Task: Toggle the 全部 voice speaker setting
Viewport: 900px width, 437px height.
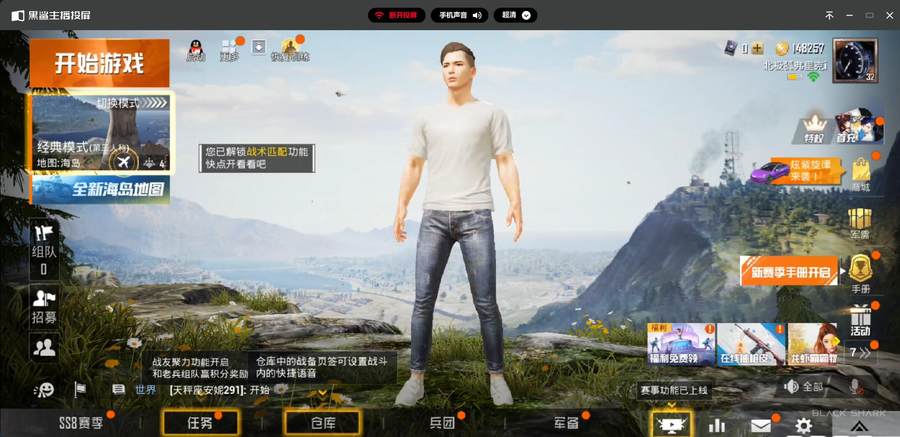Action: (x=803, y=386)
